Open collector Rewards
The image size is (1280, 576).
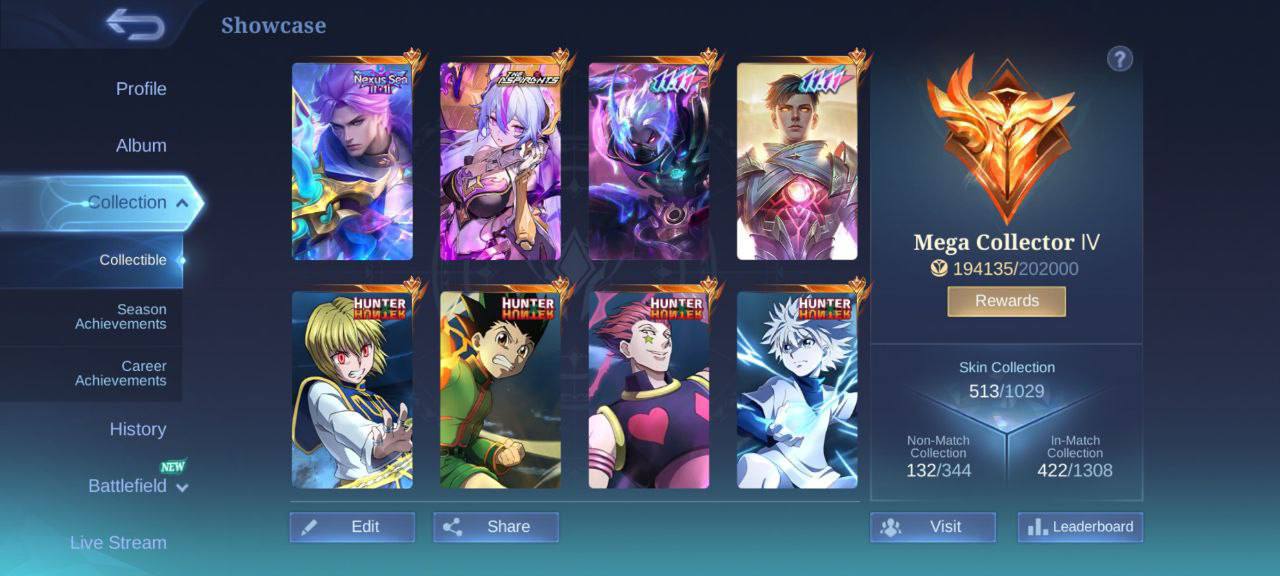pos(1006,301)
